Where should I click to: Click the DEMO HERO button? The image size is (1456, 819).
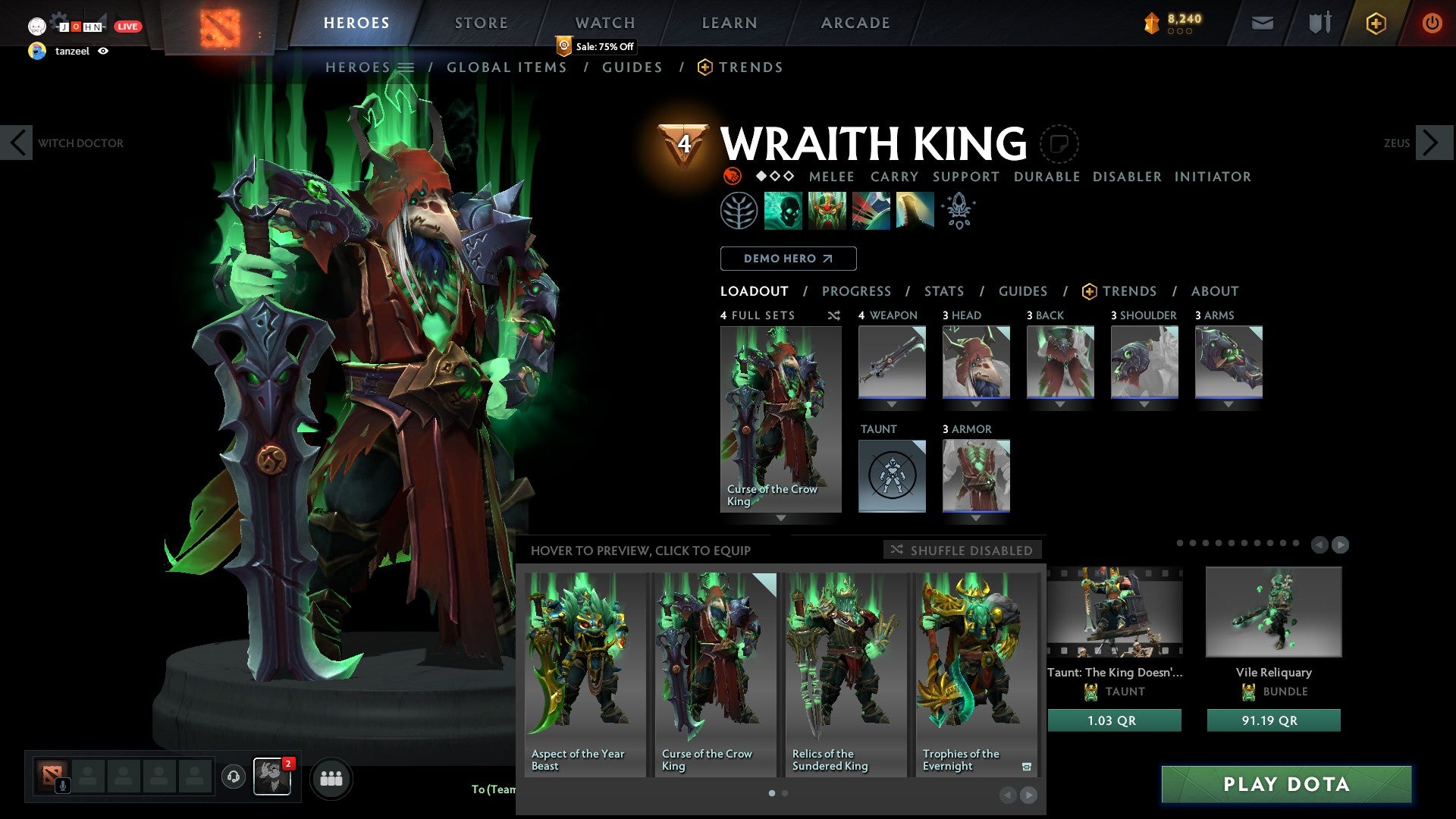click(x=788, y=259)
